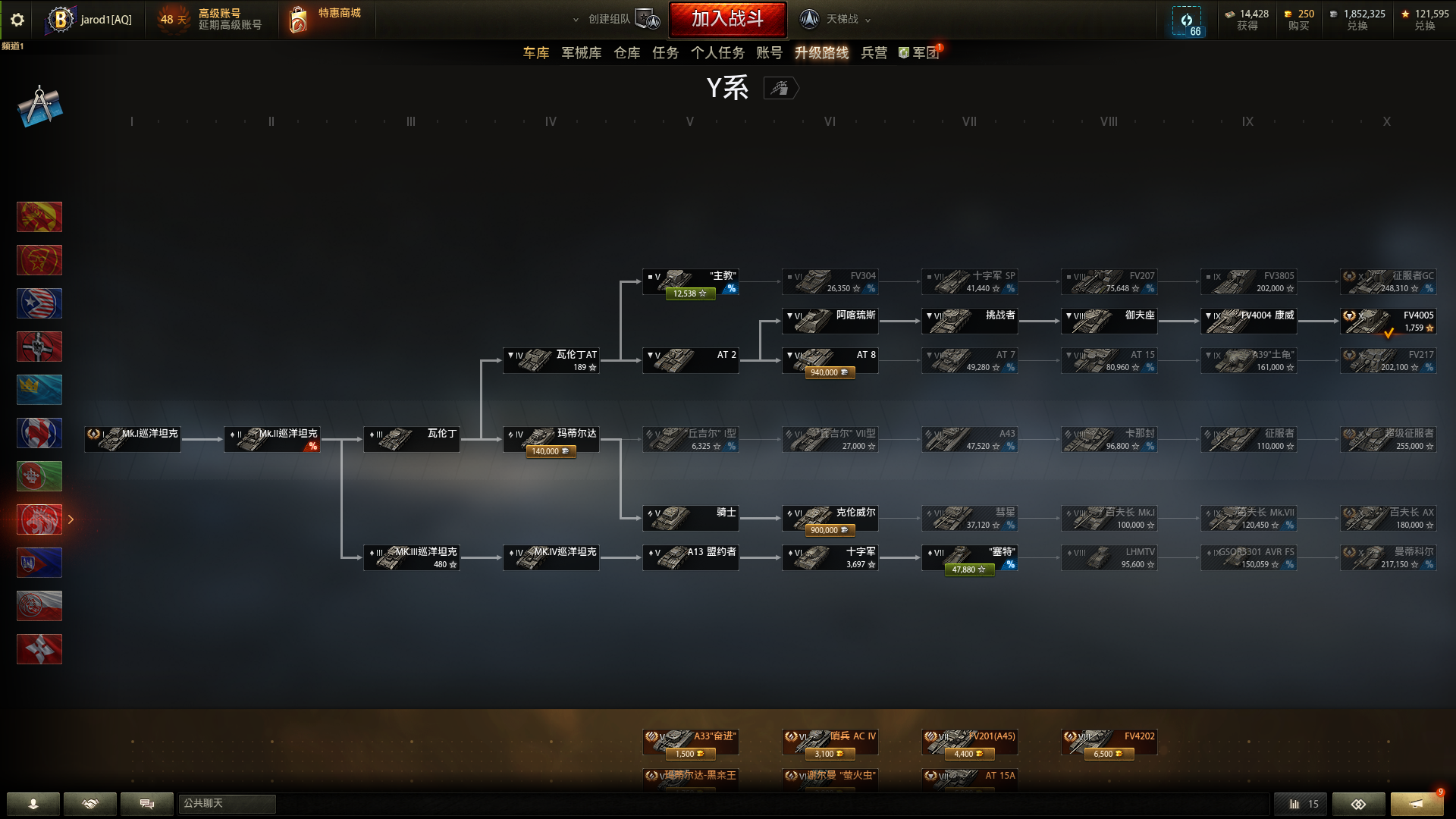The height and width of the screenshot is (819, 1456).
Task: Select the FV4005 tier X tank
Action: pyautogui.click(x=1388, y=322)
